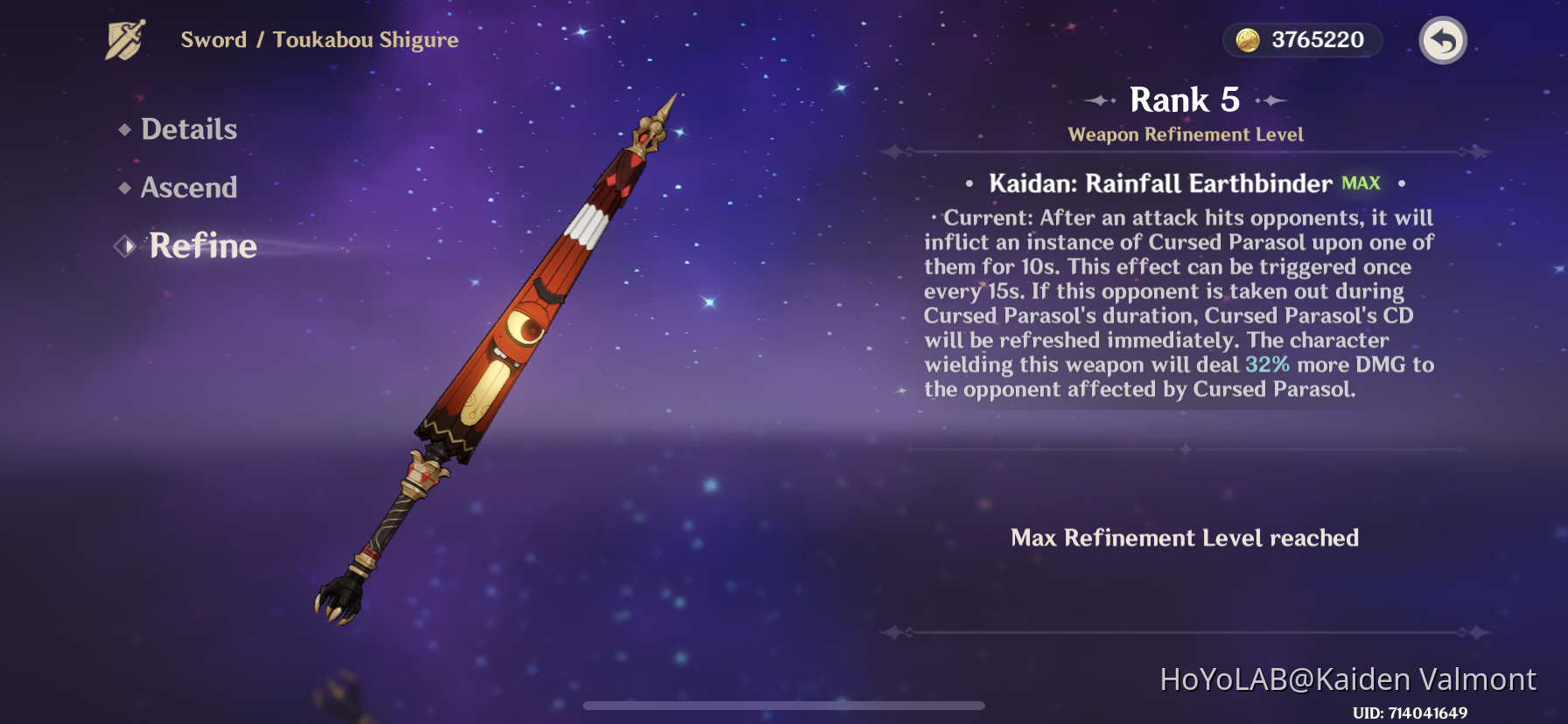Click the bullet point before Kaidan title
This screenshot has height=724, width=1568.
point(969,184)
